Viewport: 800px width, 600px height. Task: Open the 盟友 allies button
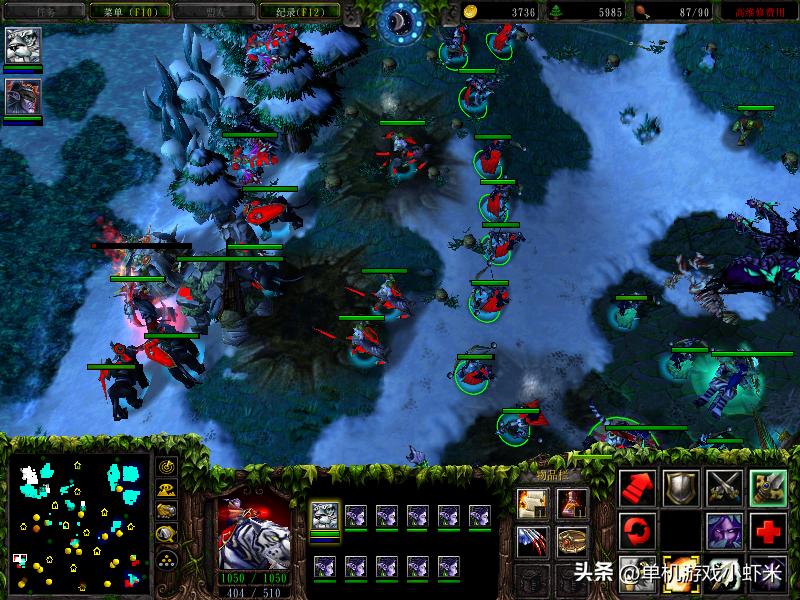(x=211, y=12)
